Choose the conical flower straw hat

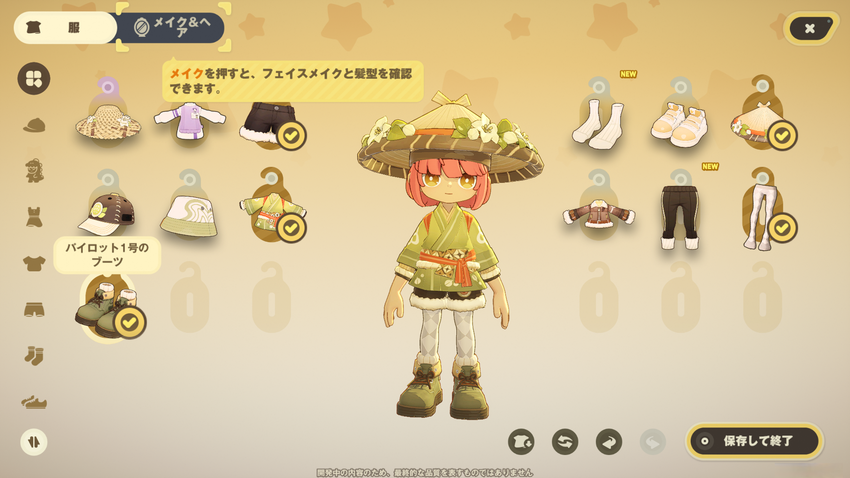(762, 123)
